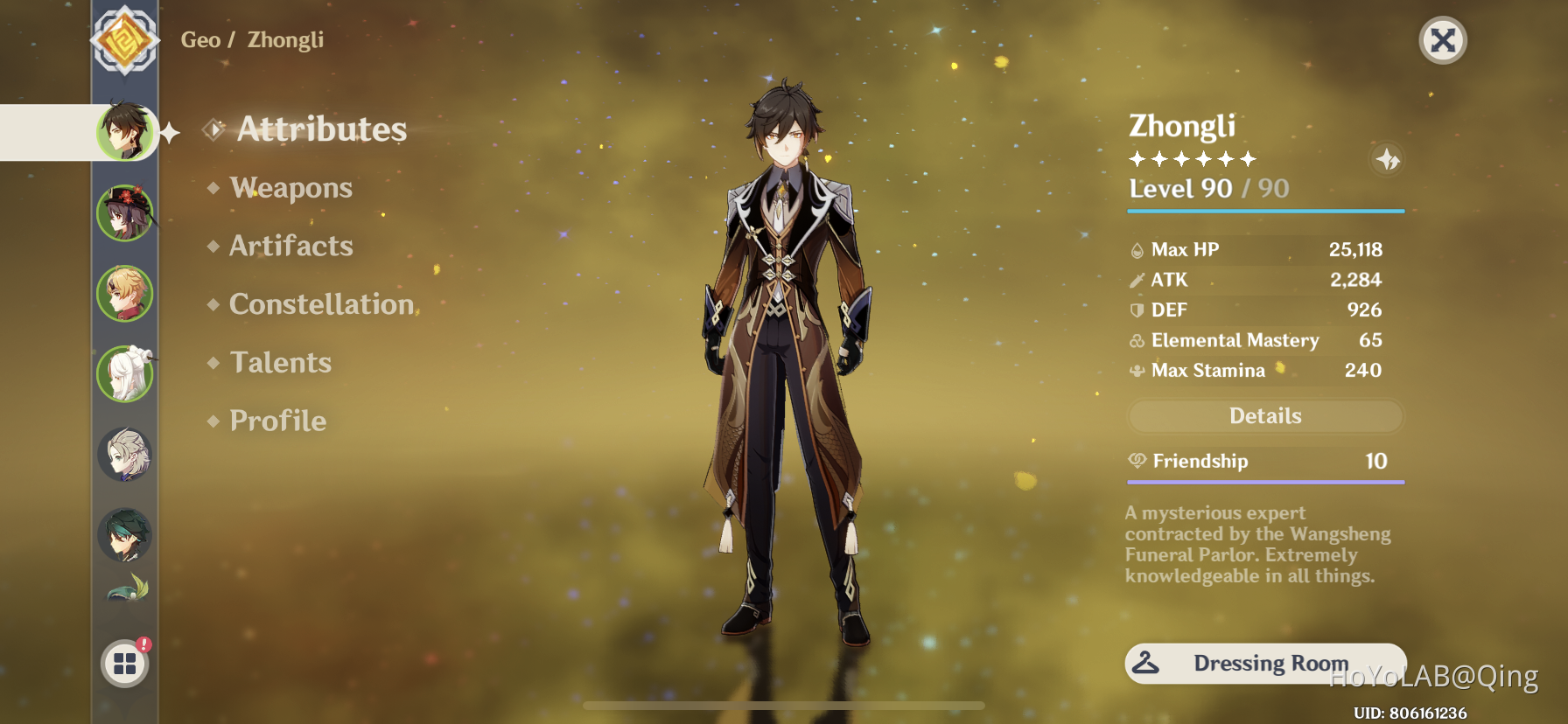Open the Weapons section
The image size is (1568, 724).
[290, 187]
